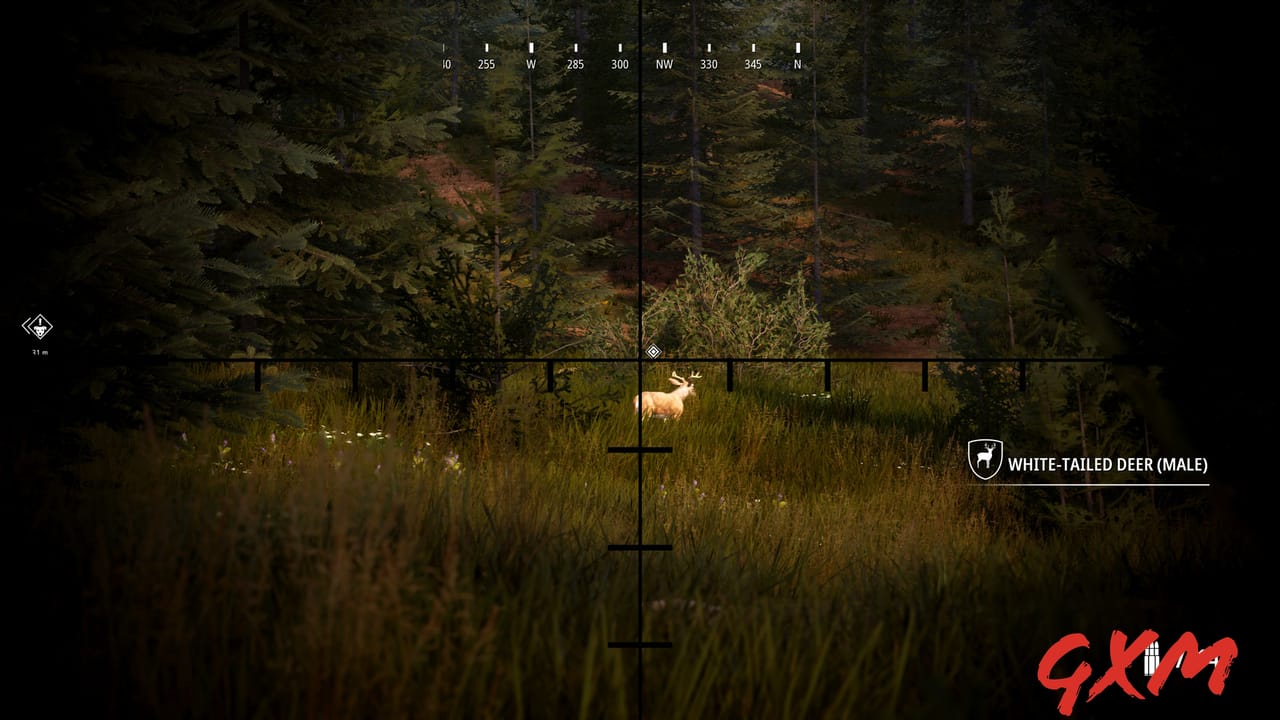Click the dog face symbol on the tracker marker

point(40,330)
